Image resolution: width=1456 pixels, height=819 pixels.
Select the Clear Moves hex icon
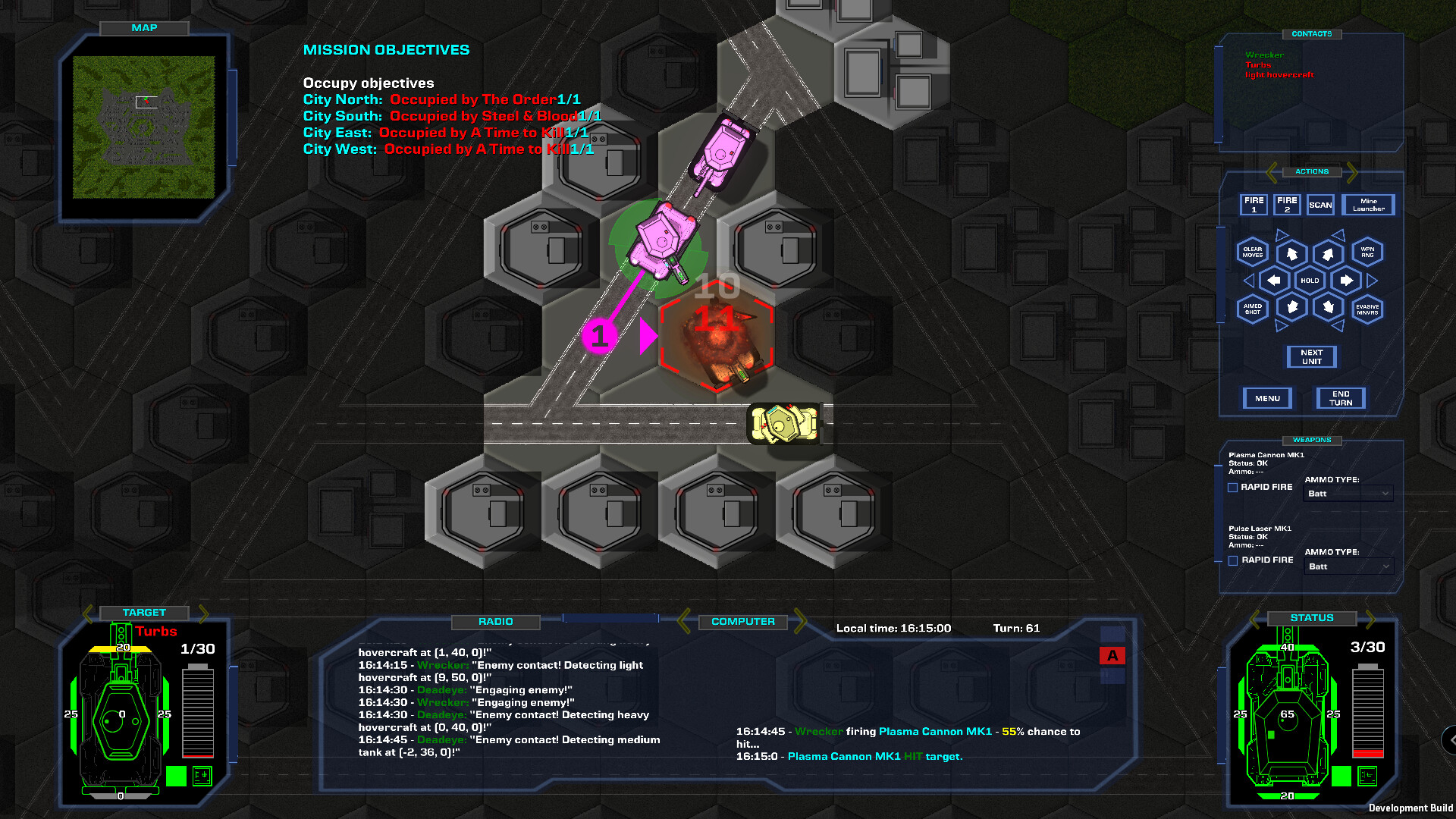pos(1251,253)
